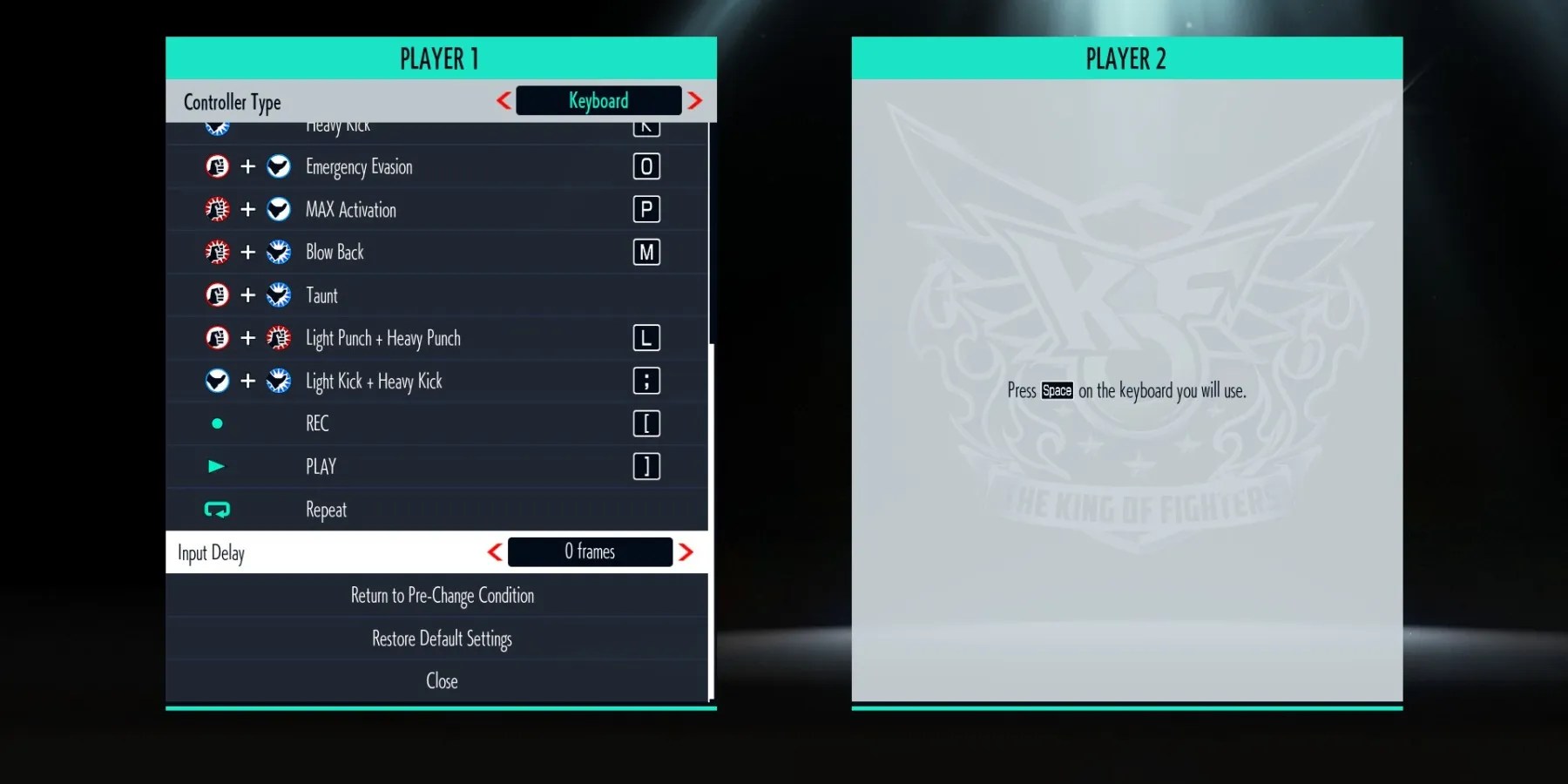Select the PLAY arrow icon
This screenshot has width=1568, height=784.
pyautogui.click(x=215, y=467)
